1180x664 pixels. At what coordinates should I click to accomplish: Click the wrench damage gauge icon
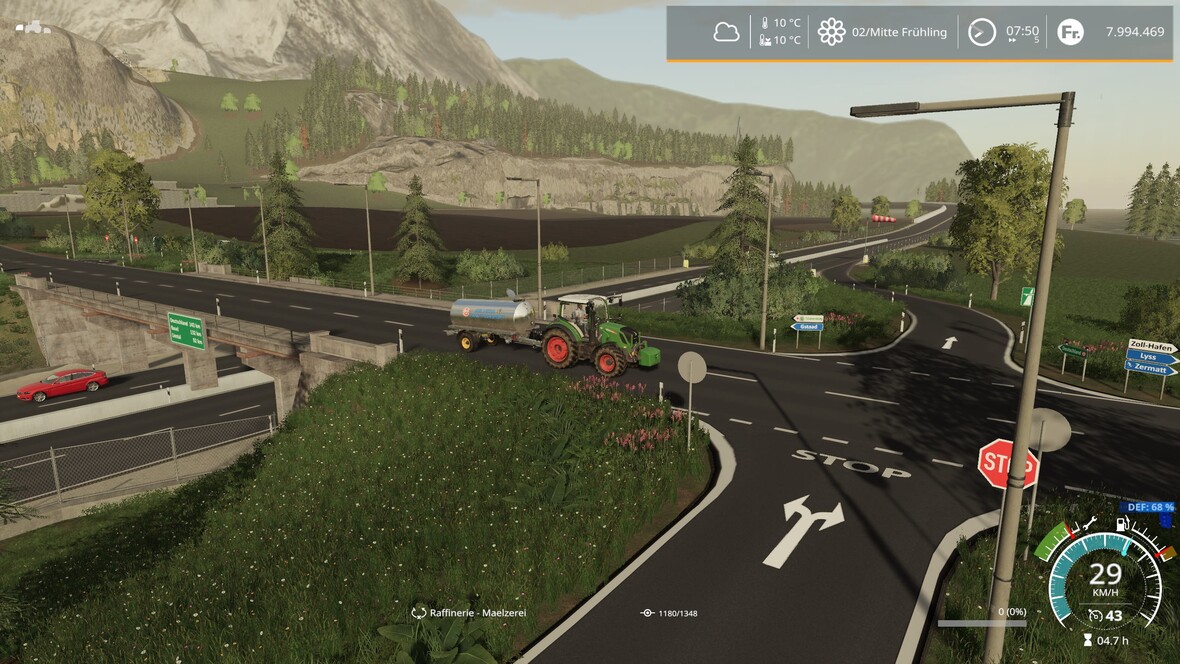(x=1091, y=522)
